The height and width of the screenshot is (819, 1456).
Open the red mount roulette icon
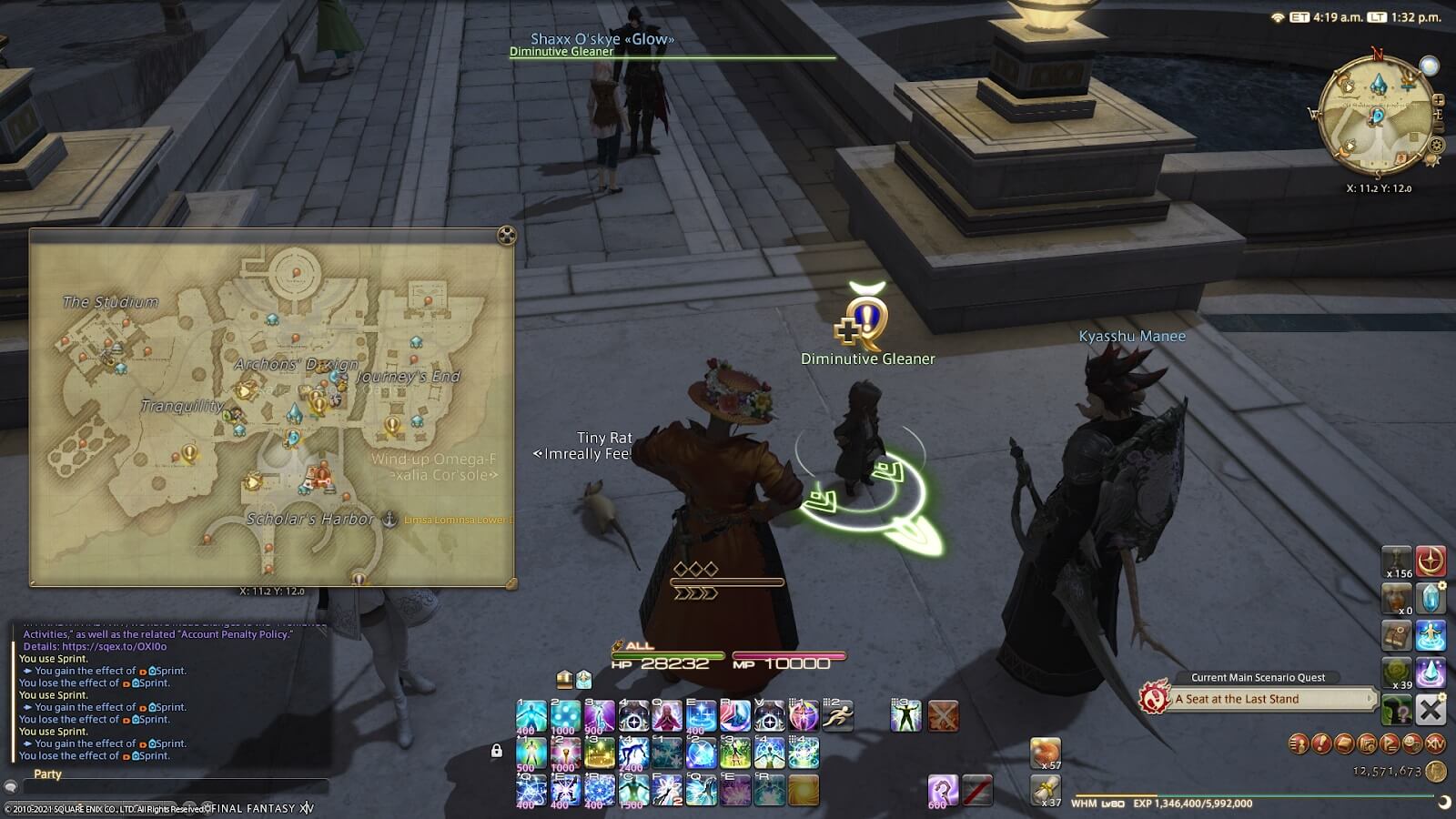(x=1431, y=559)
